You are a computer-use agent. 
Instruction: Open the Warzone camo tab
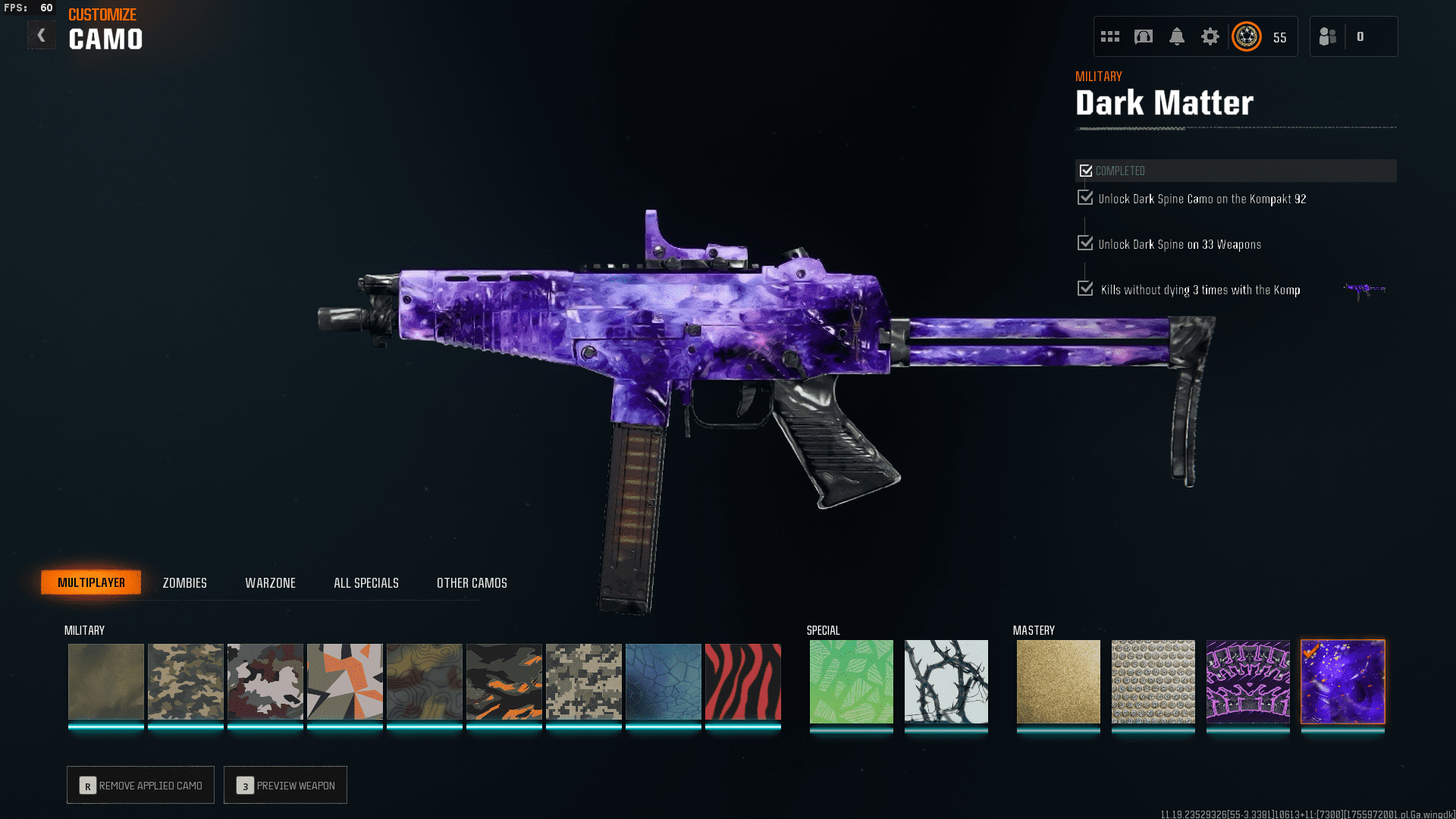tap(270, 582)
